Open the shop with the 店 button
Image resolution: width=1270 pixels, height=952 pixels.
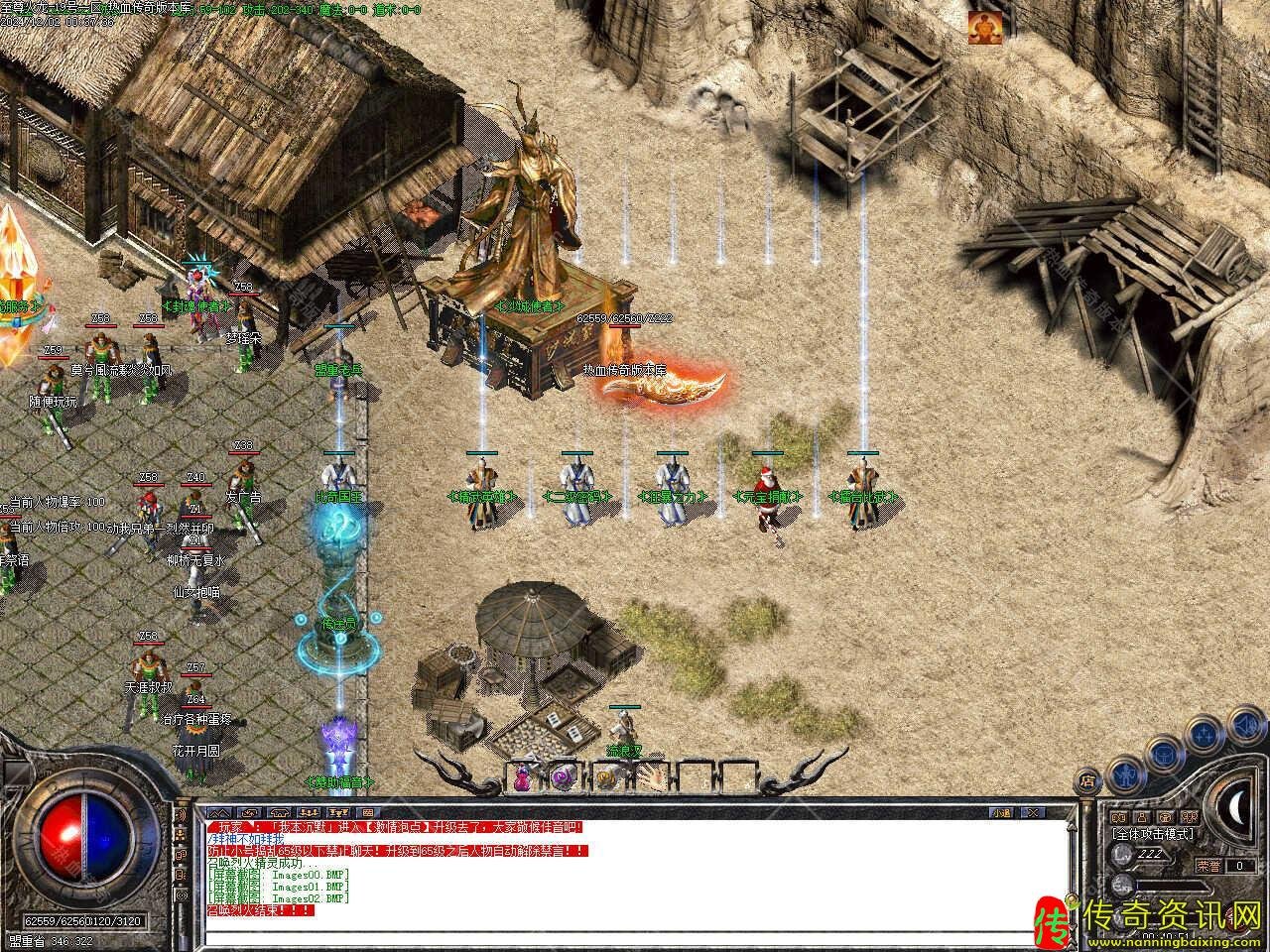[1088, 779]
